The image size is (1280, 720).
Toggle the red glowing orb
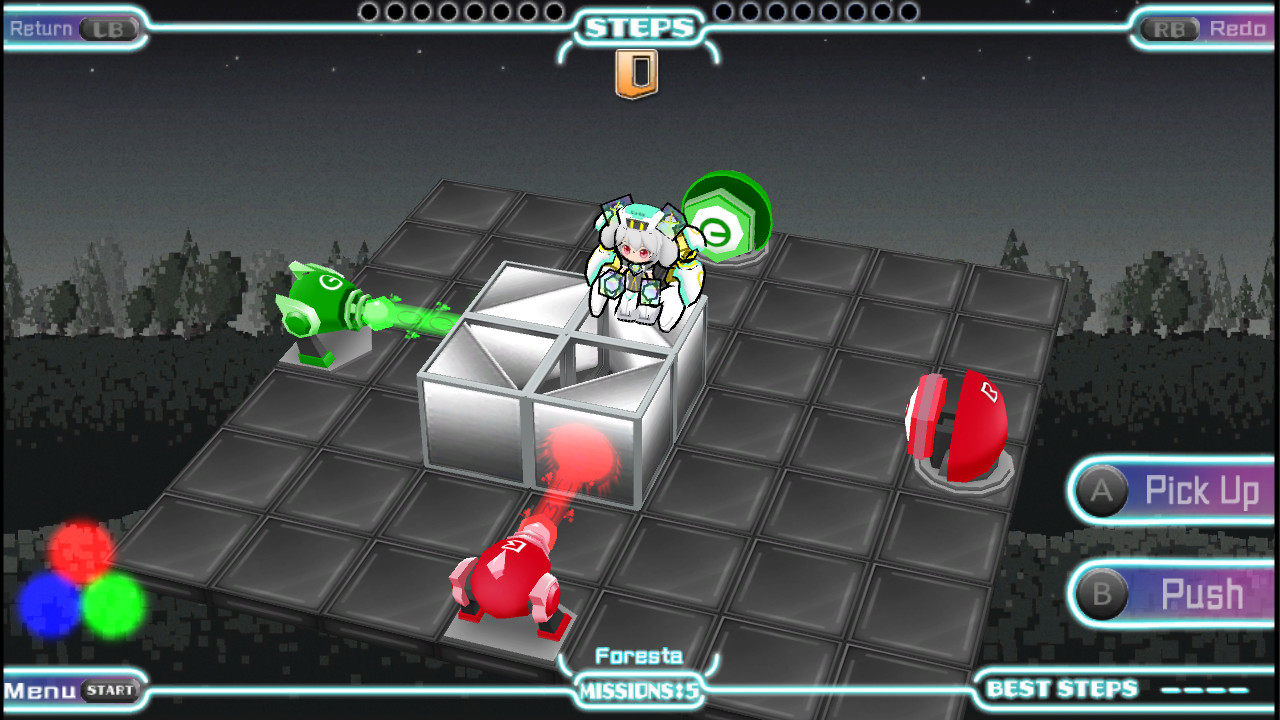click(75, 547)
